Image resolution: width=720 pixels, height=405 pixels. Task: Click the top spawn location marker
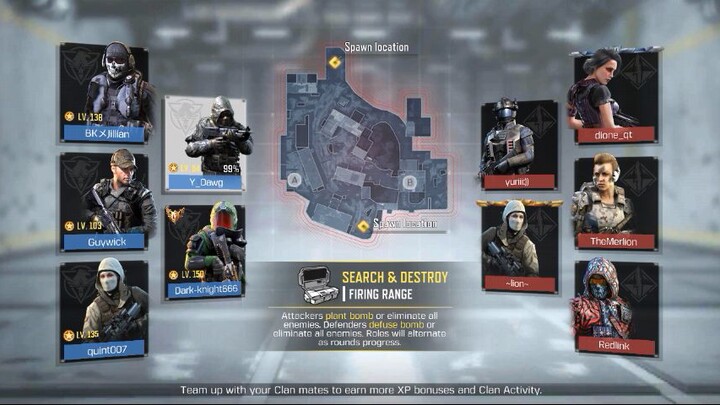[335, 62]
